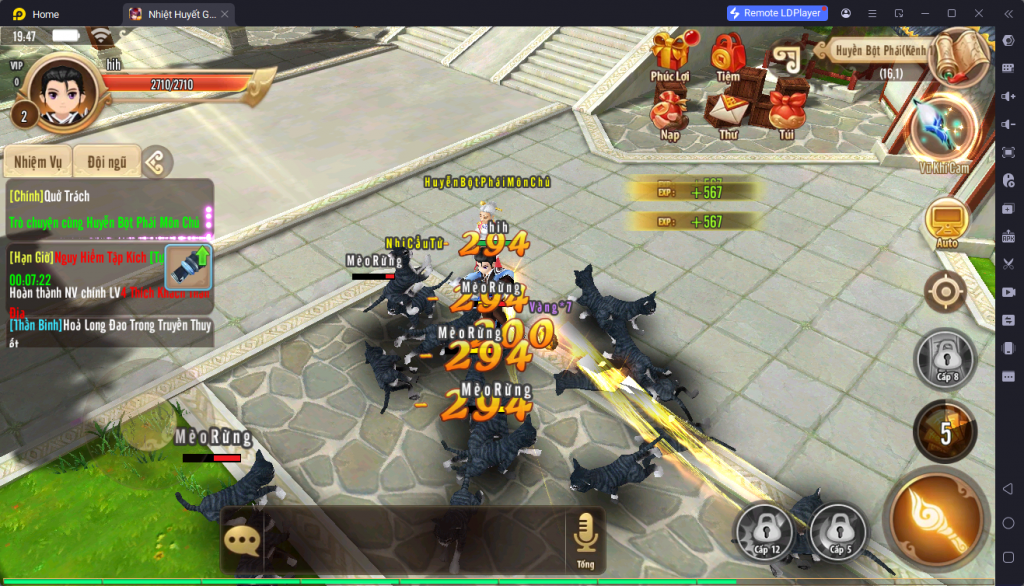Switch to the Đội ngũ tab
This screenshot has height=586, width=1024.
pos(107,161)
